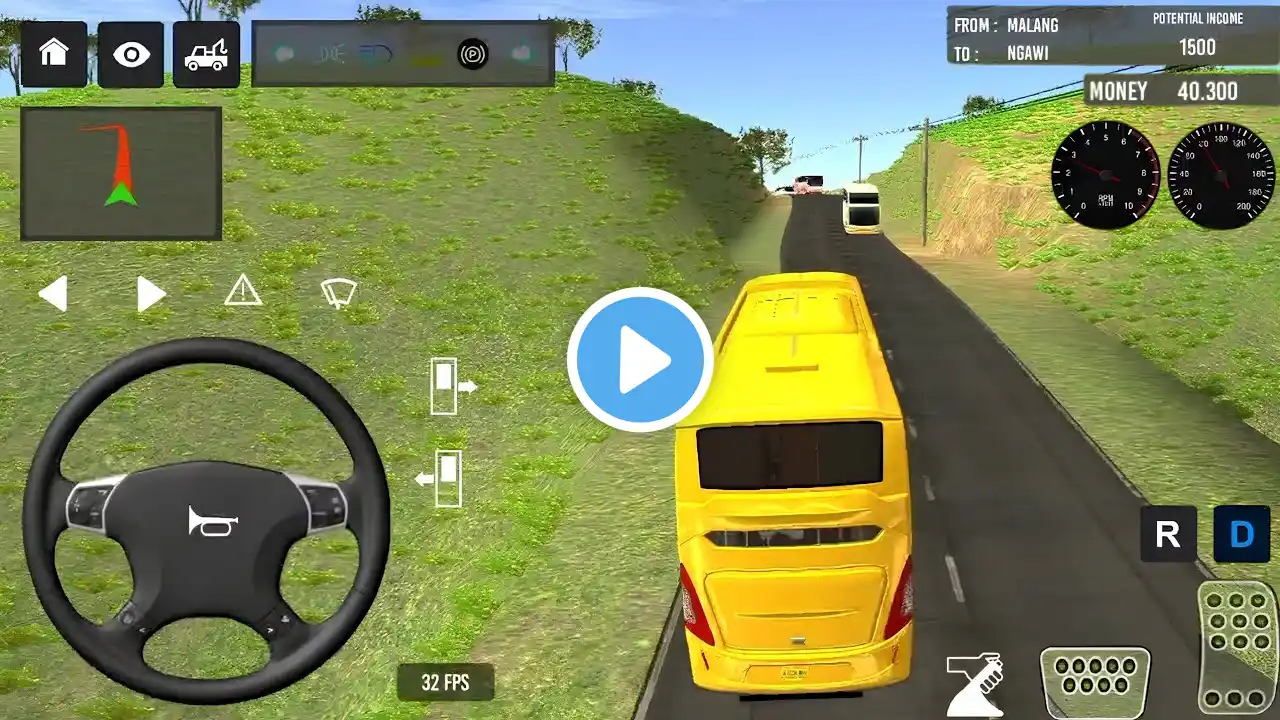The height and width of the screenshot is (720, 1280).
Task: Toggle the windshield wipers
Action: pyautogui.click(x=338, y=293)
